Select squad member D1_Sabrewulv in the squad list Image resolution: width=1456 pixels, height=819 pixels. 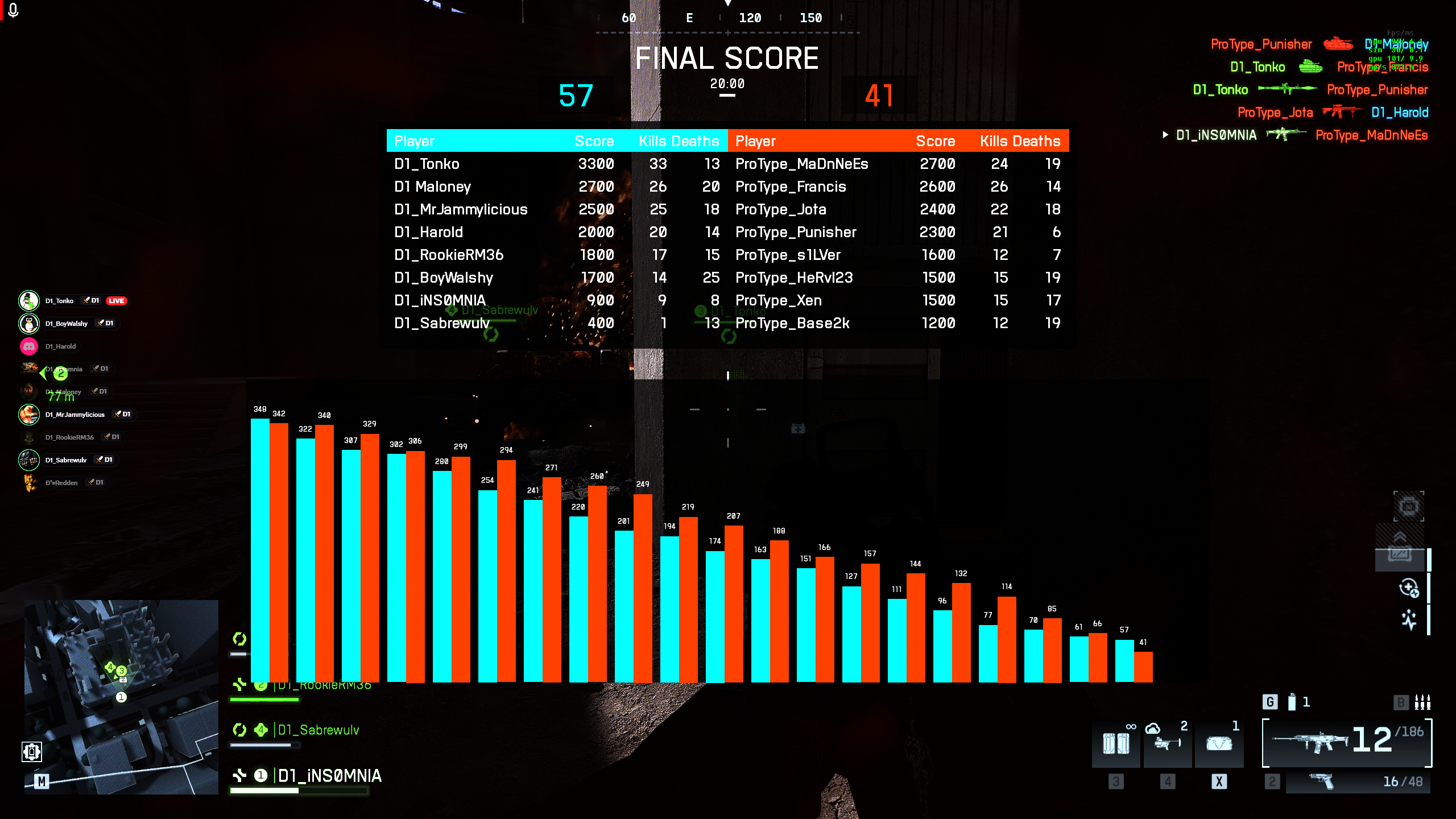point(318,730)
